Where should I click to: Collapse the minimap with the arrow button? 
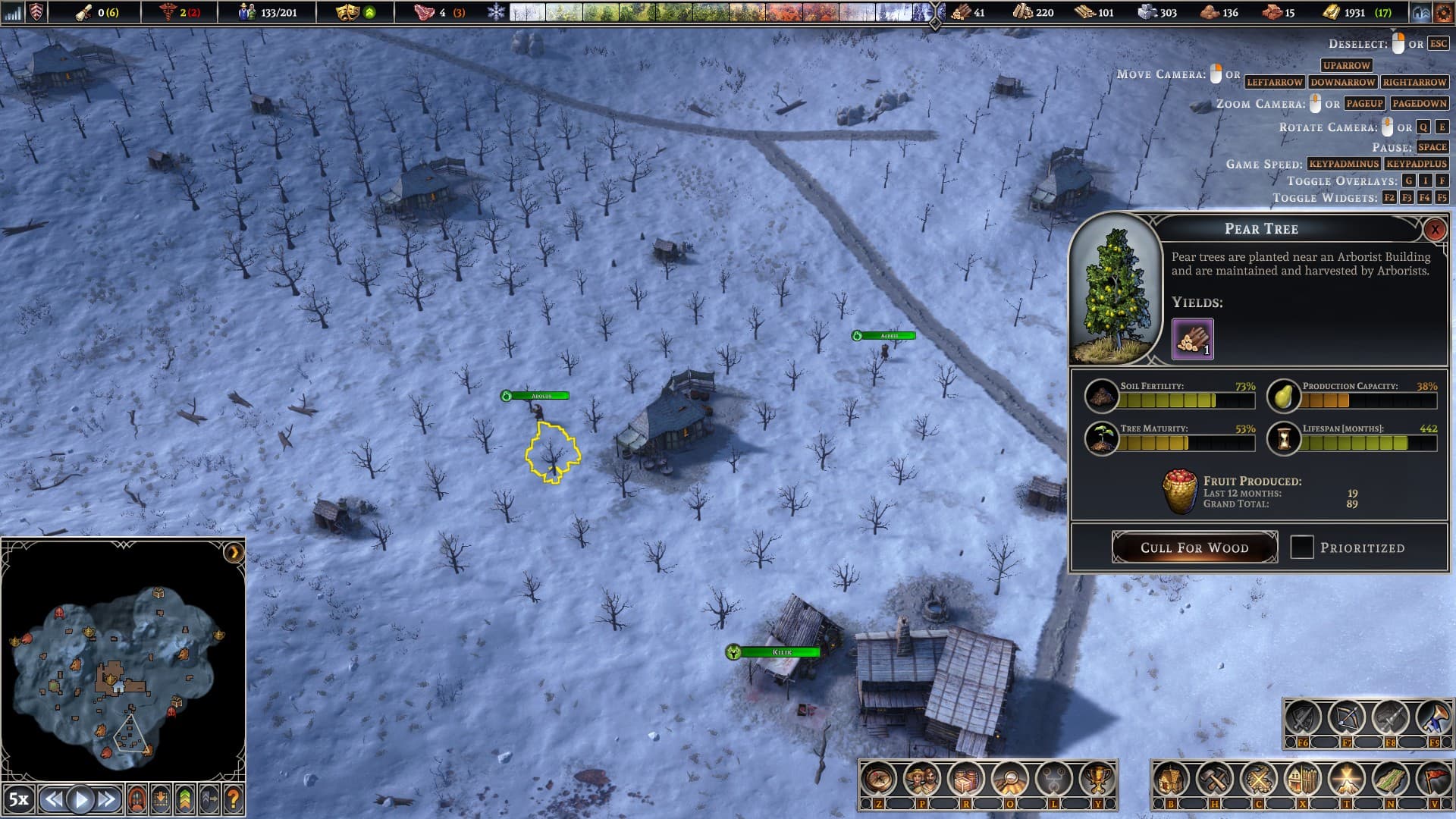(234, 553)
